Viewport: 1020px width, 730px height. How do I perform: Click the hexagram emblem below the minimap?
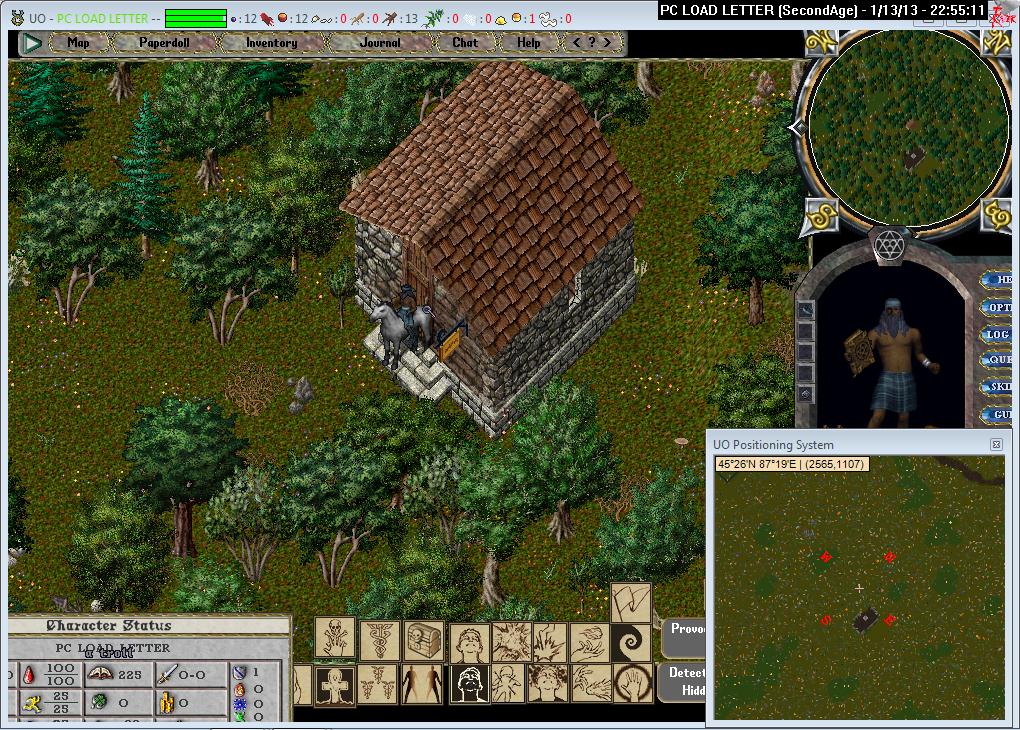889,244
